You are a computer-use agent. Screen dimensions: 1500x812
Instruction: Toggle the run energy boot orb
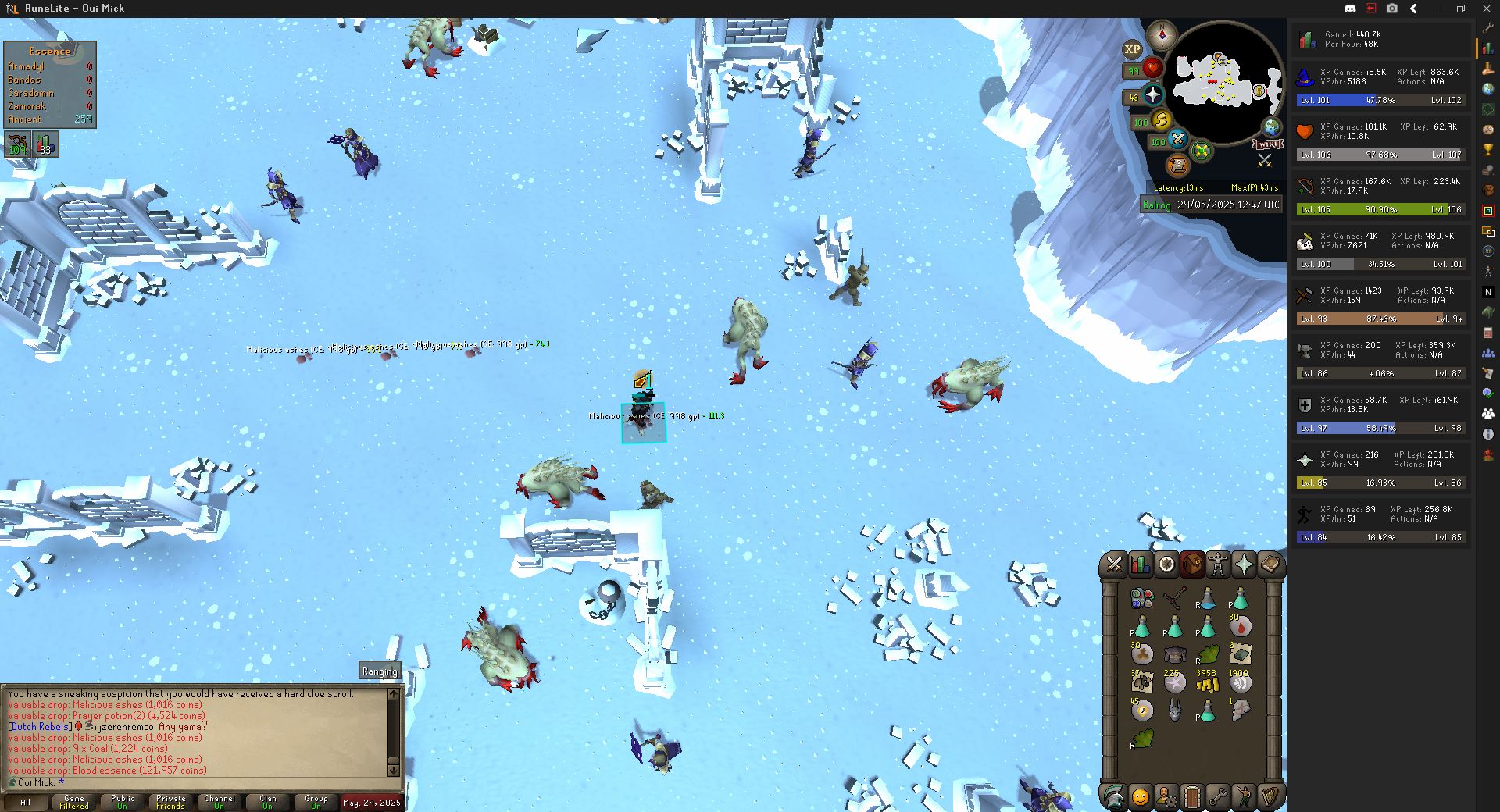pyautogui.click(x=1161, y=120)
